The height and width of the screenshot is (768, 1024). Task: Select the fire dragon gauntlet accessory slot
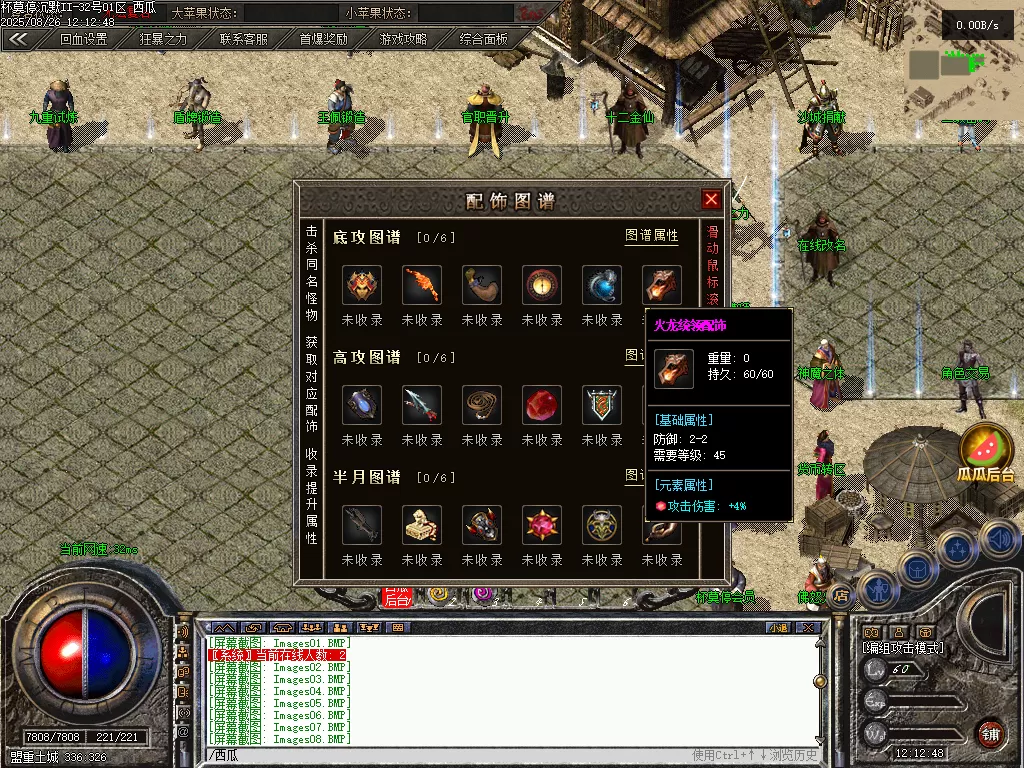[x=661, y=285]
